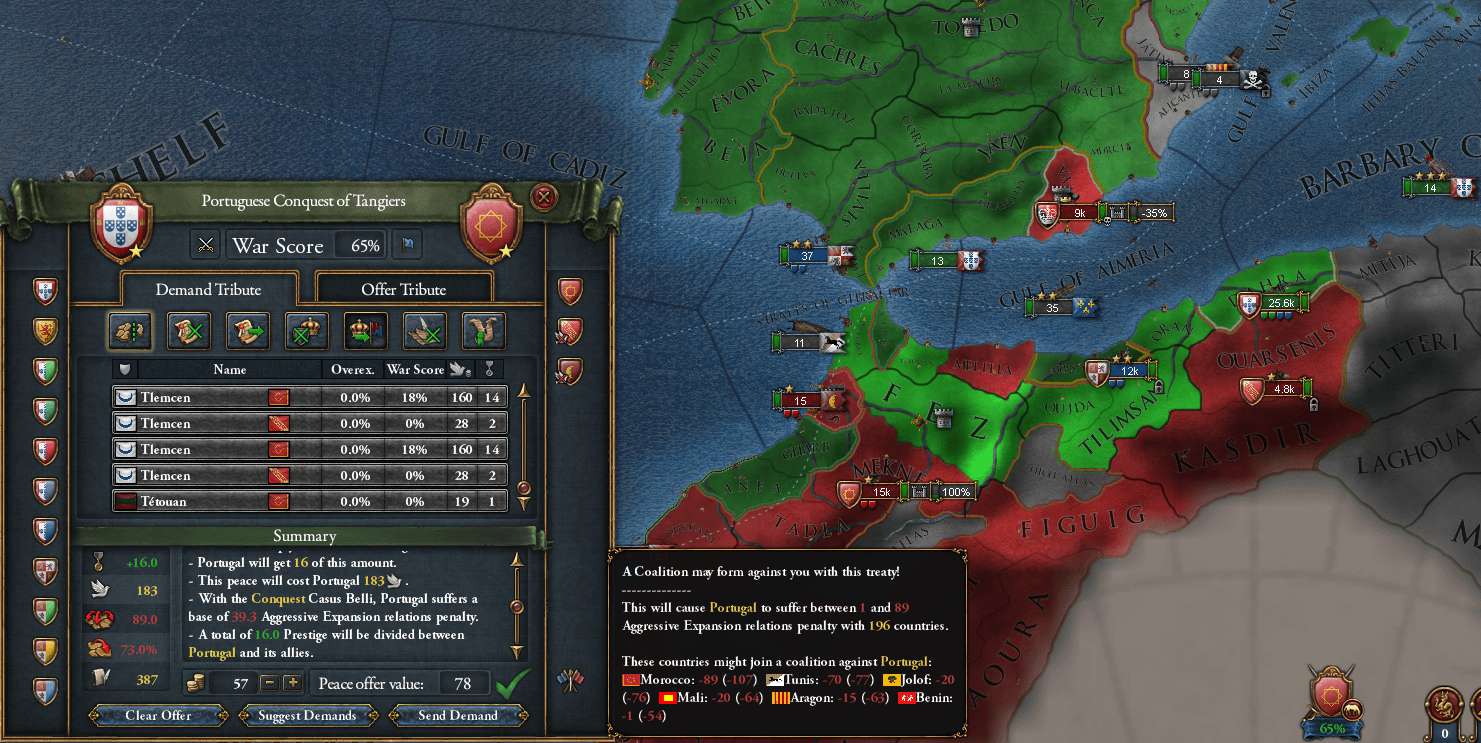Screen dimensions: 1481x743
Task: Select the crown with green X demand icon
Action: [x=307, y=331]
